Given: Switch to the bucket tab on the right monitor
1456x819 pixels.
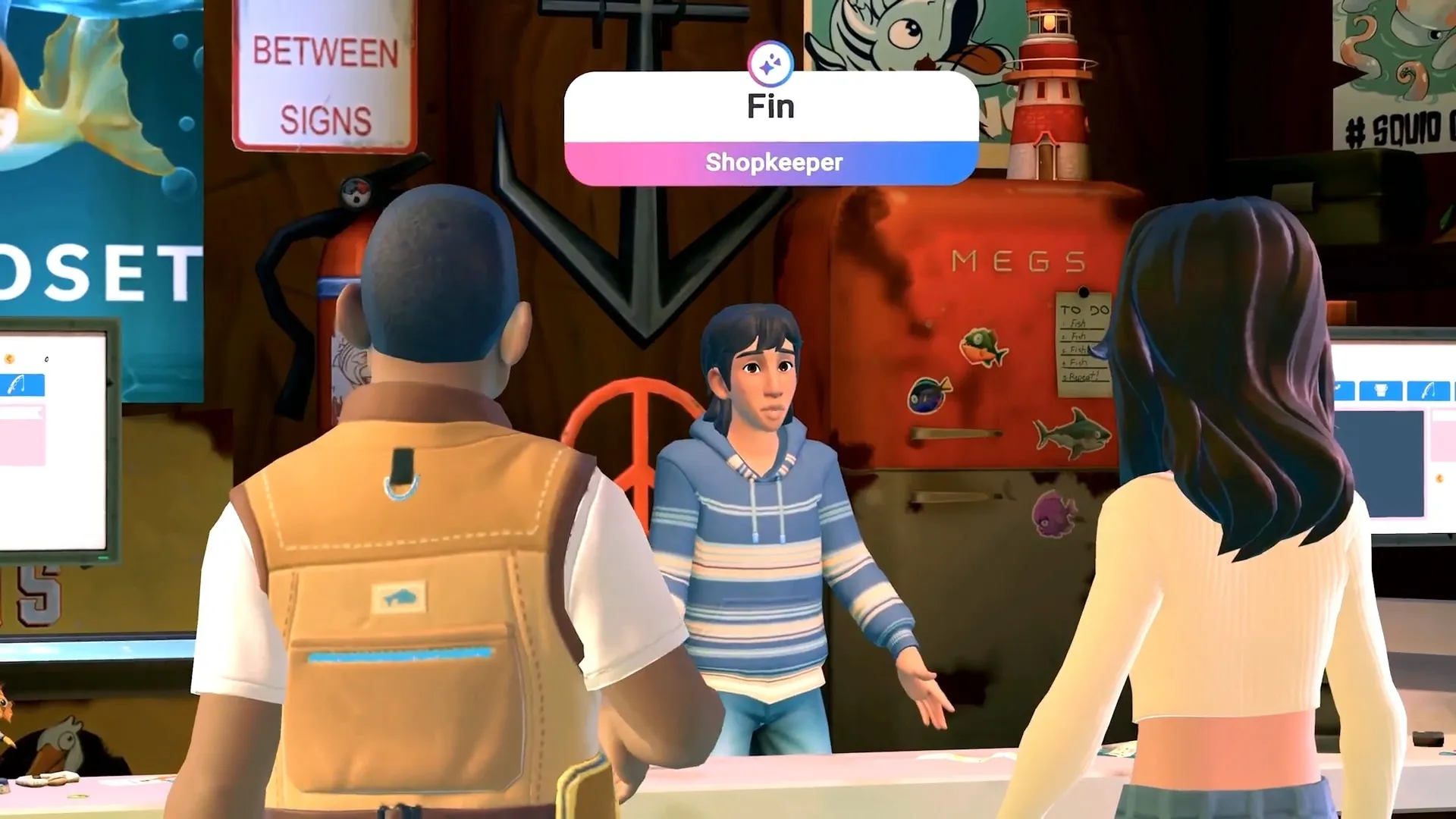Looking at the screenshot, I should click(x=1380, y=391).
